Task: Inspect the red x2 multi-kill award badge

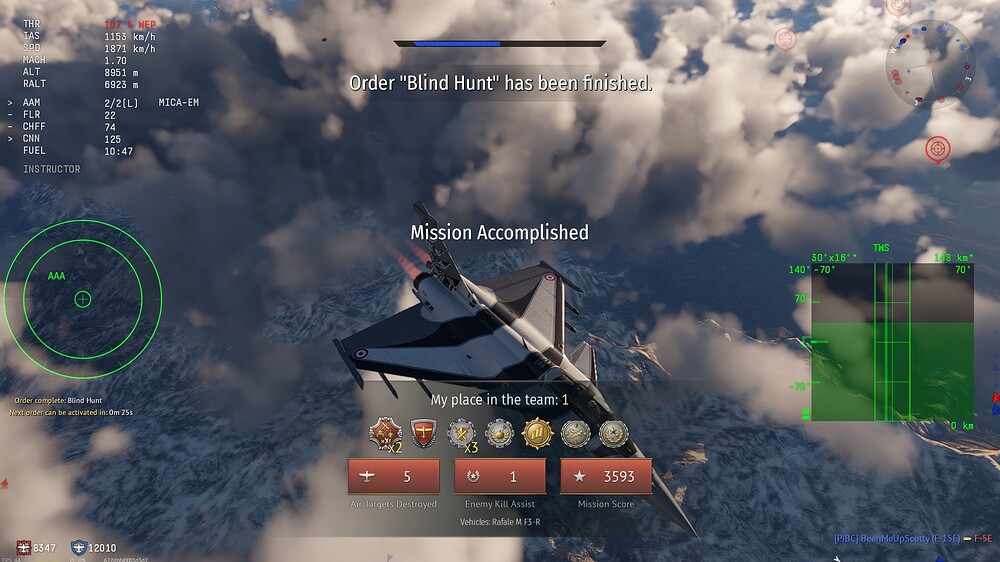Action: 385,433
